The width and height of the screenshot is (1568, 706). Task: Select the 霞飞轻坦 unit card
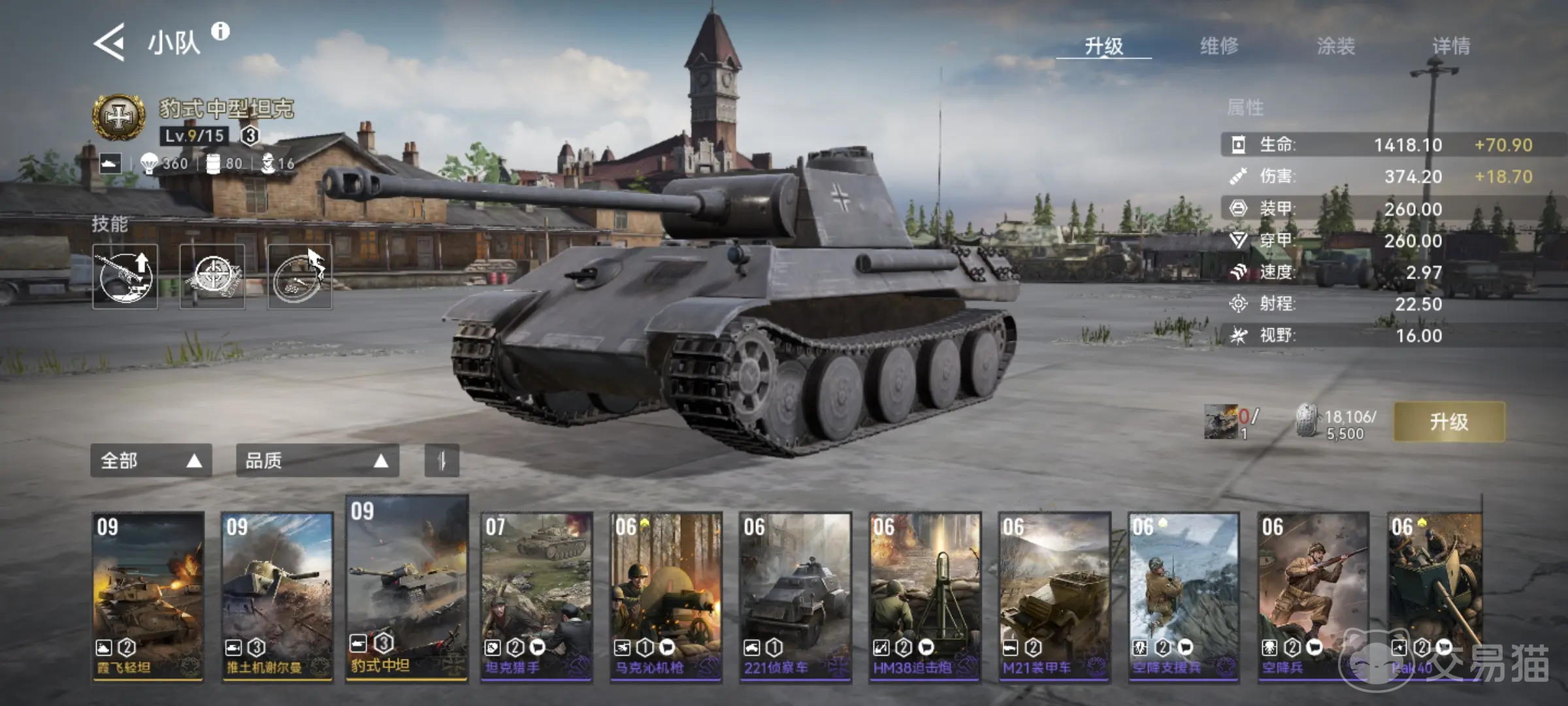coord(148,596)
